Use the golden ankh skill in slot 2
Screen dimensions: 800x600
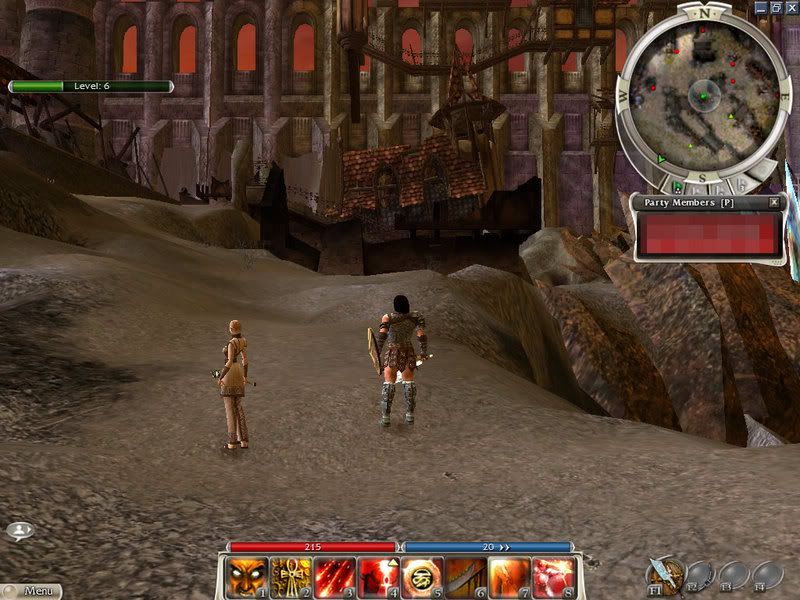click(x=290, y=577)
